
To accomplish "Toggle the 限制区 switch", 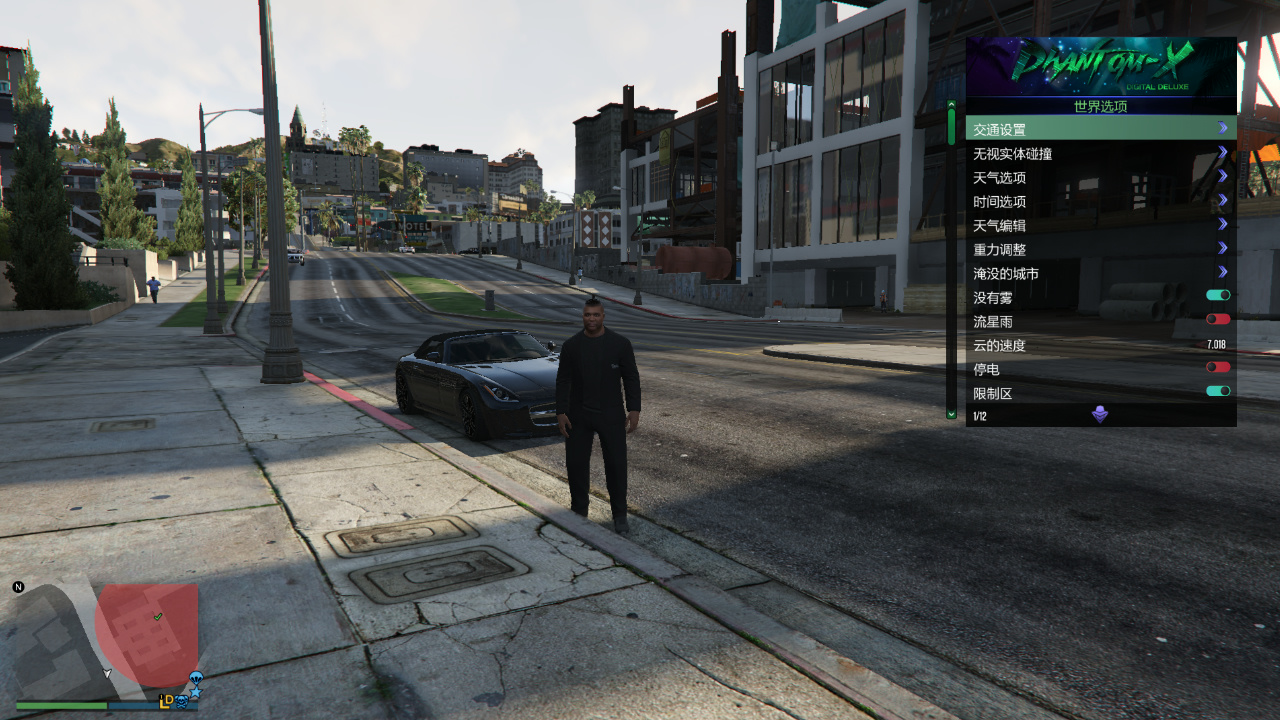I will pos(1217,392).
